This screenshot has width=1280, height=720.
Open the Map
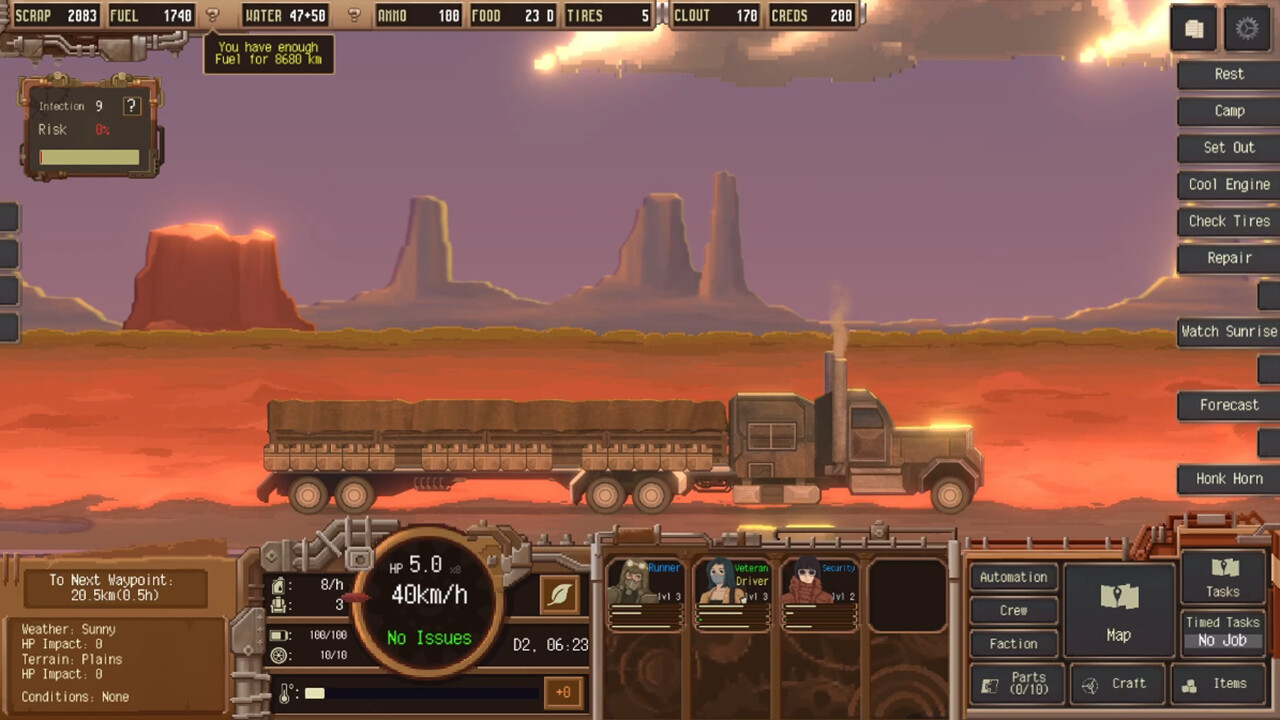[x=1118, y=610]
